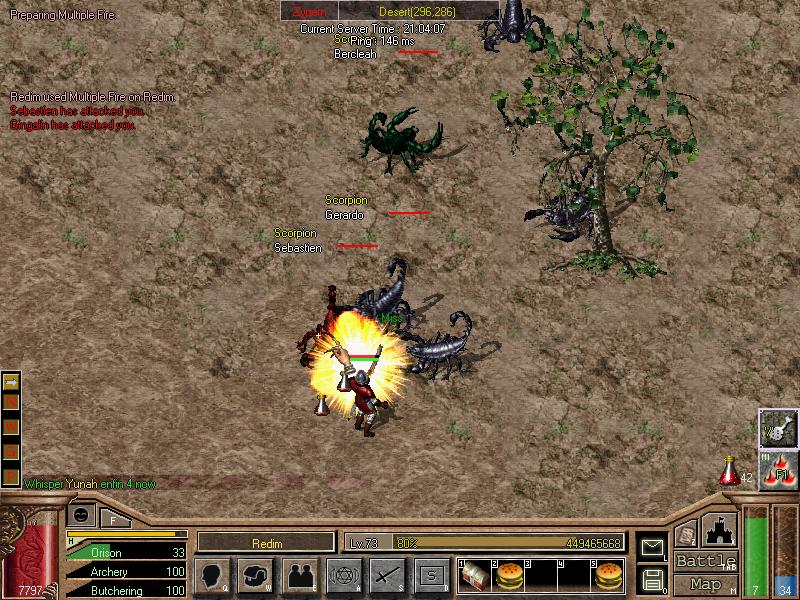Click the square S button
800x600 pixels.
[x=431, y=575]
